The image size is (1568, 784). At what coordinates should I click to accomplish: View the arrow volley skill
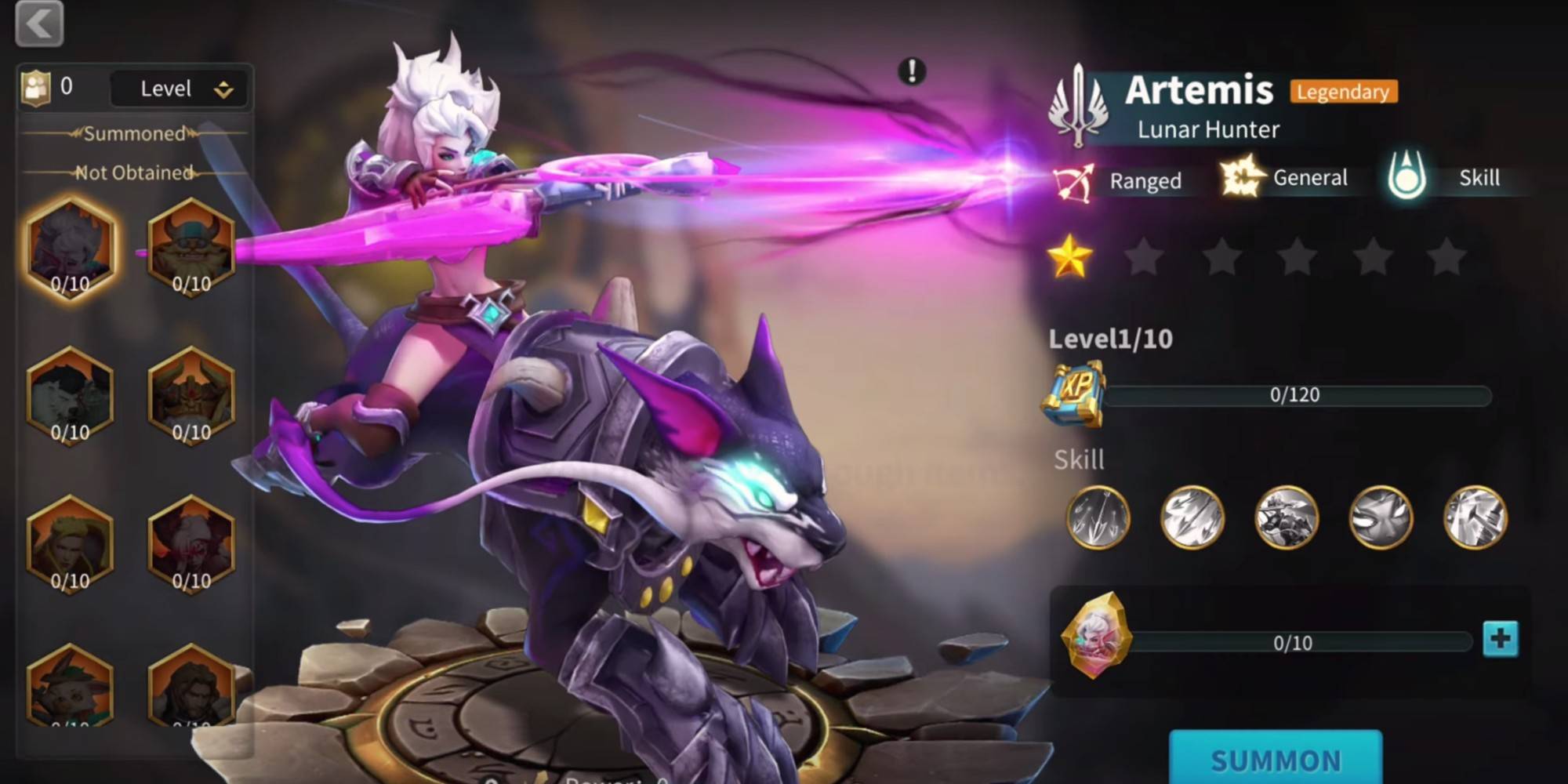point(1192,517)
